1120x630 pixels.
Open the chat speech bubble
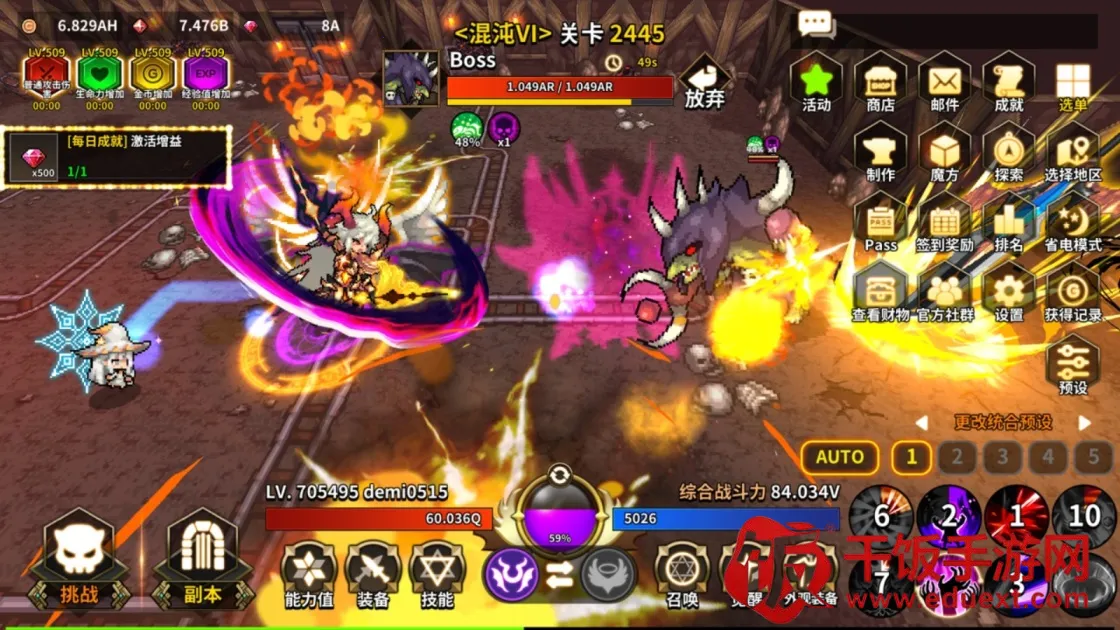tap(816, 24)
